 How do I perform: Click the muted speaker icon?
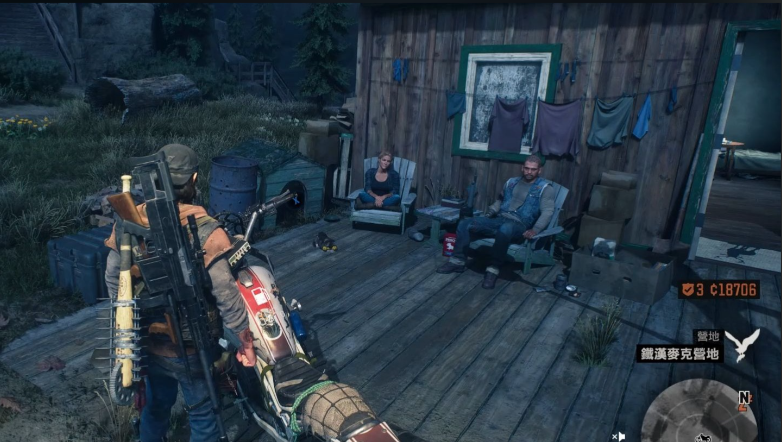(x=618, y=436)
